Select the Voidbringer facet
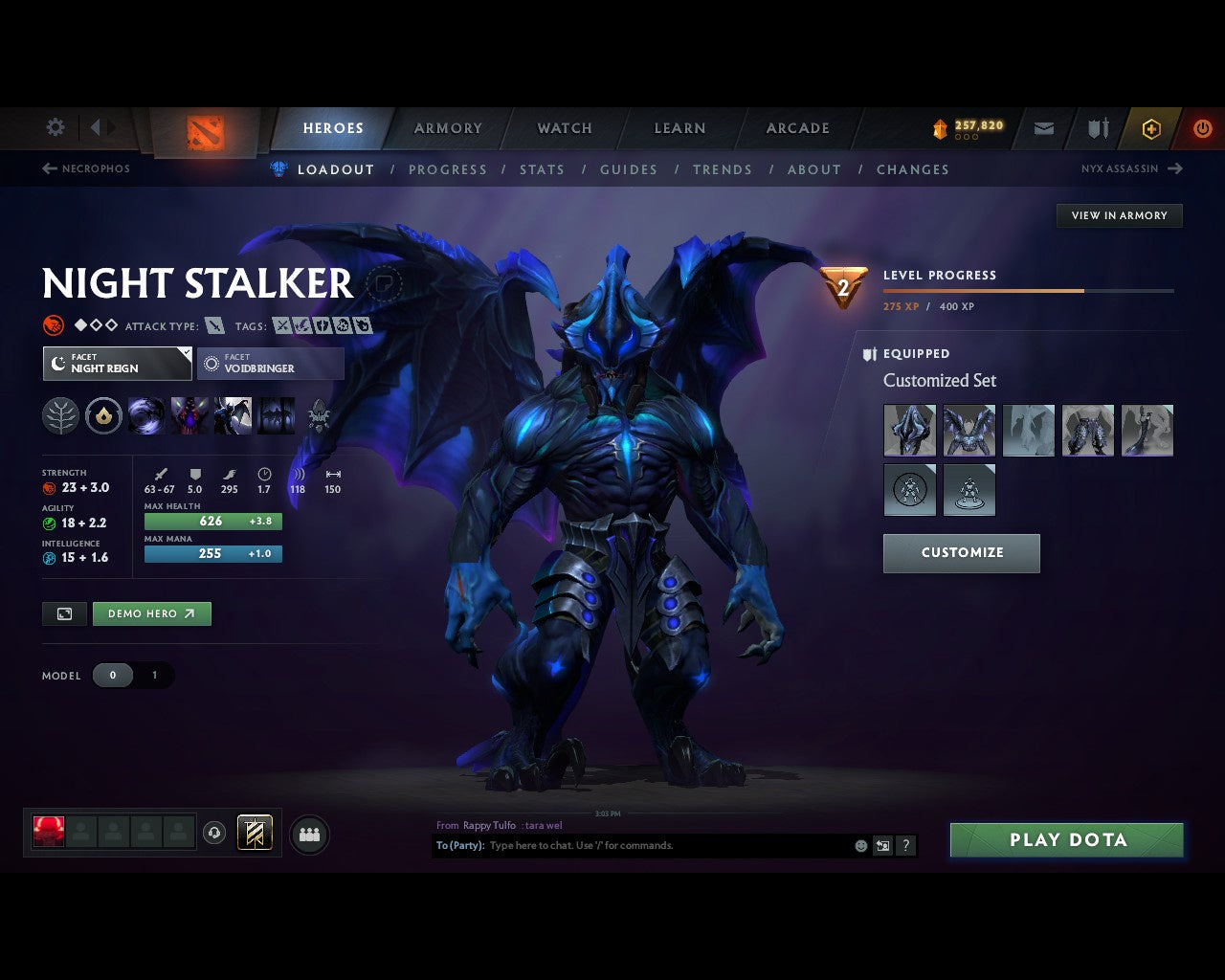 pyautogui.click(x=271, y=364)
